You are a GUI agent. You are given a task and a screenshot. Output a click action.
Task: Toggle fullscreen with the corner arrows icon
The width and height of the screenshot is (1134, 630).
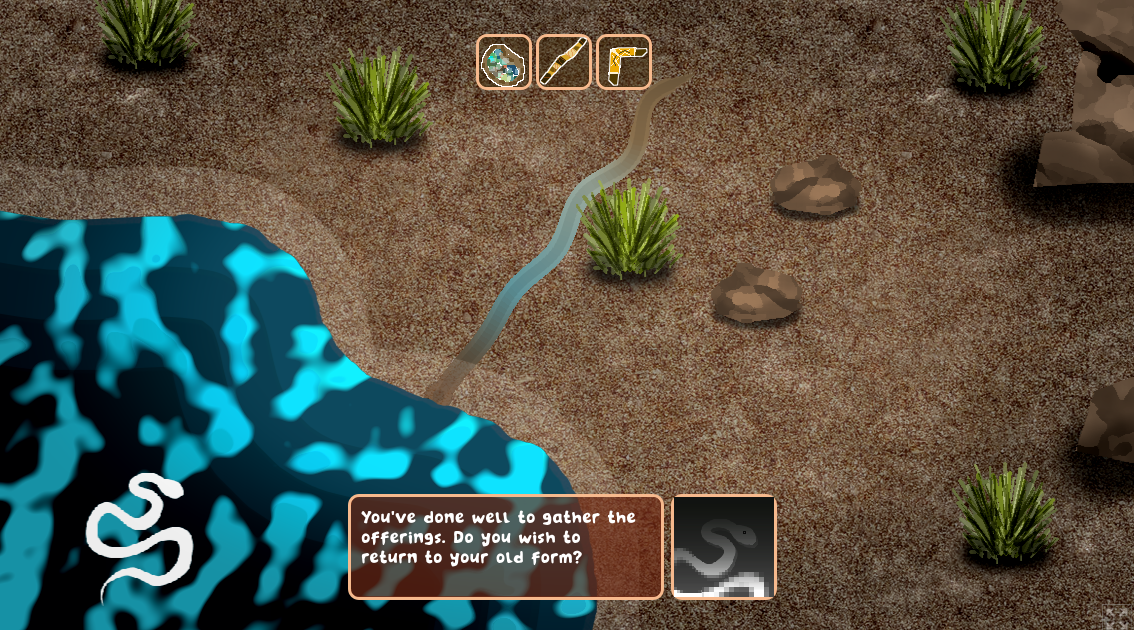[1117, 617]
